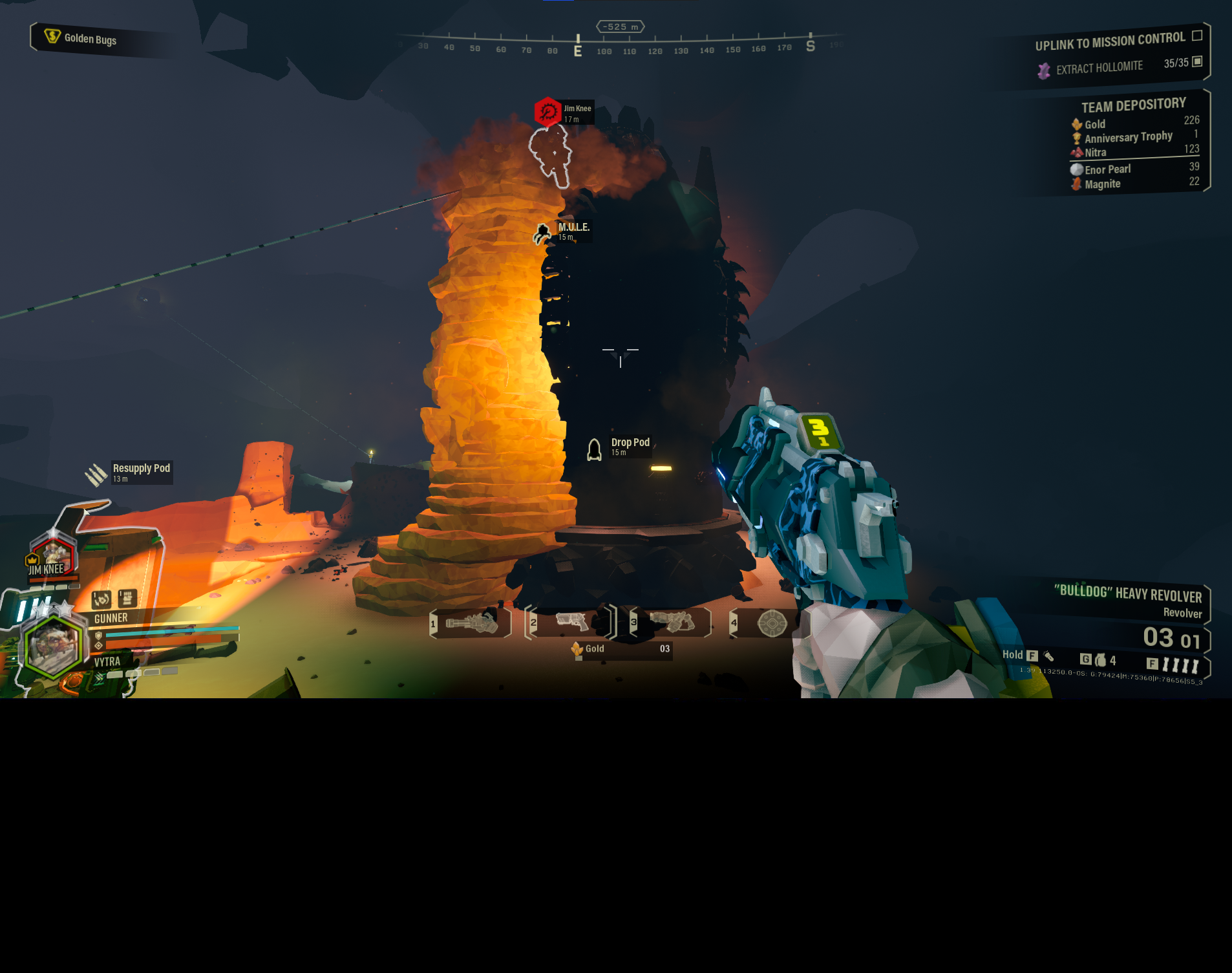This screenshot has width=1232, height=973.
Task: Select weapon slot 1 minigun
Action: point(471,623)
